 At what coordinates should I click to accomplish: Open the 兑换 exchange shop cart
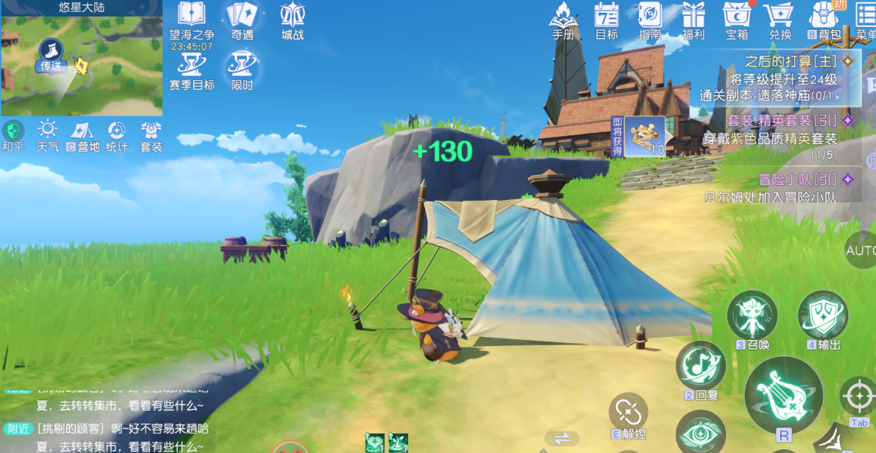tap(779, 18)
